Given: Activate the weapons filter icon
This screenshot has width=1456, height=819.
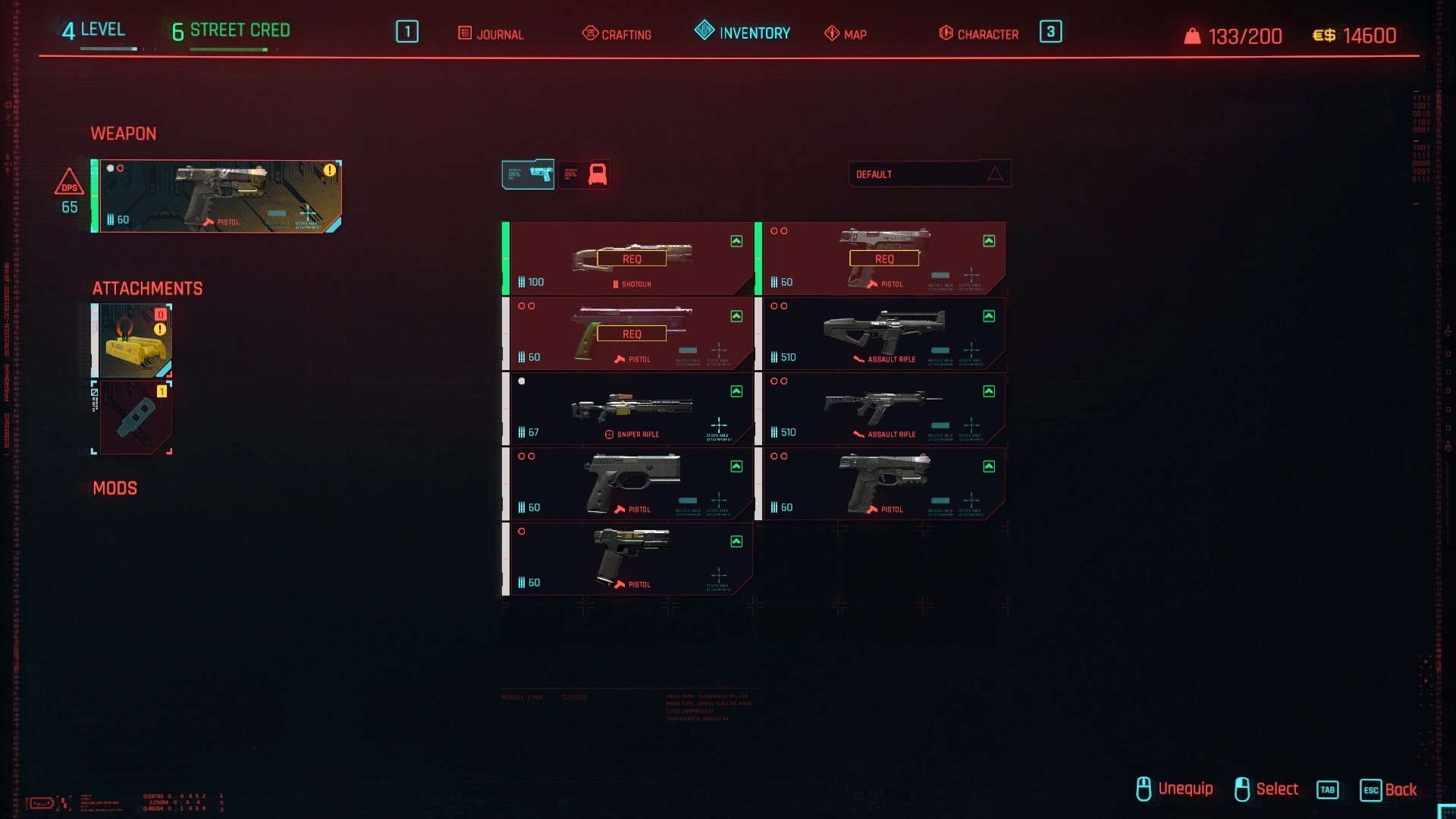Looking at the screenshot, I should tap(529, 174).
